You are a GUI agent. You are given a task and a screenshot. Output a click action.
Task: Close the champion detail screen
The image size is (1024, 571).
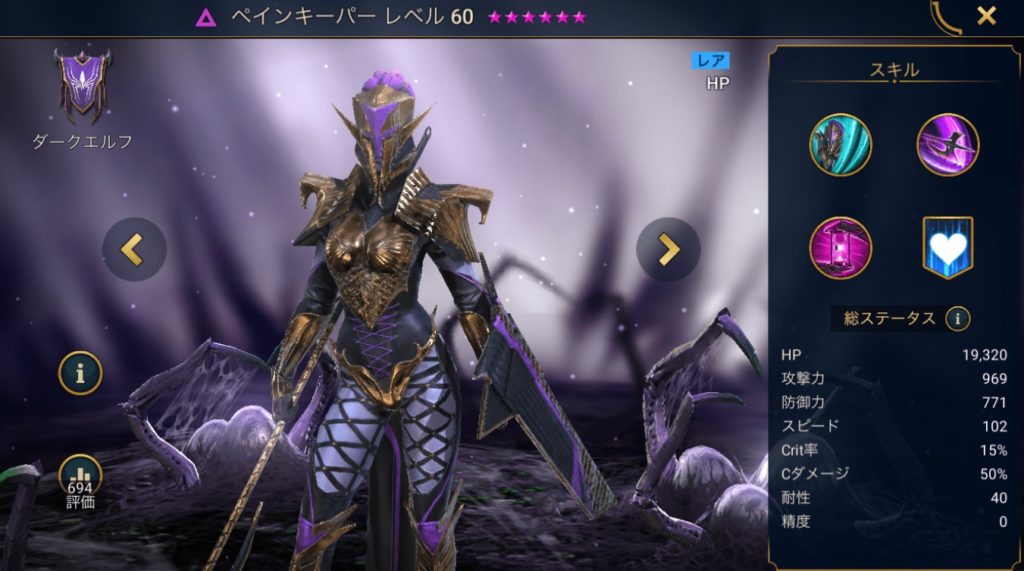tap(986, 16)
